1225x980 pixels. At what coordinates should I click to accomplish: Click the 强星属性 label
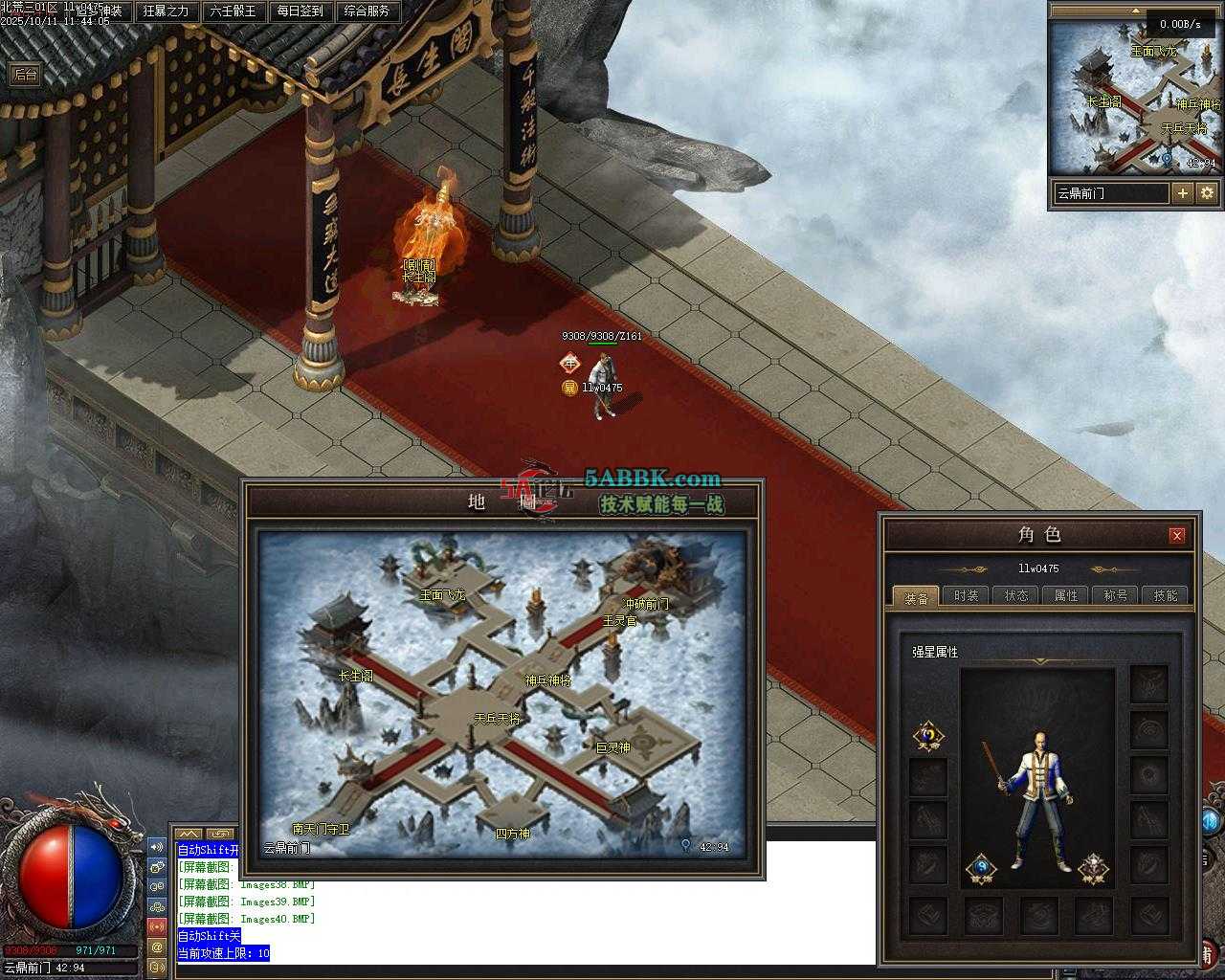(x=935, y=652)
